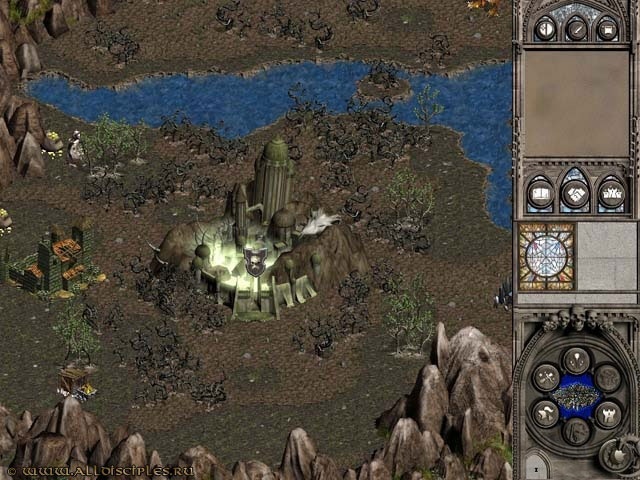Click the blue emblem at dial center
Image resolution: width=640 pixels, height=480 pixels.
[576, 396]
